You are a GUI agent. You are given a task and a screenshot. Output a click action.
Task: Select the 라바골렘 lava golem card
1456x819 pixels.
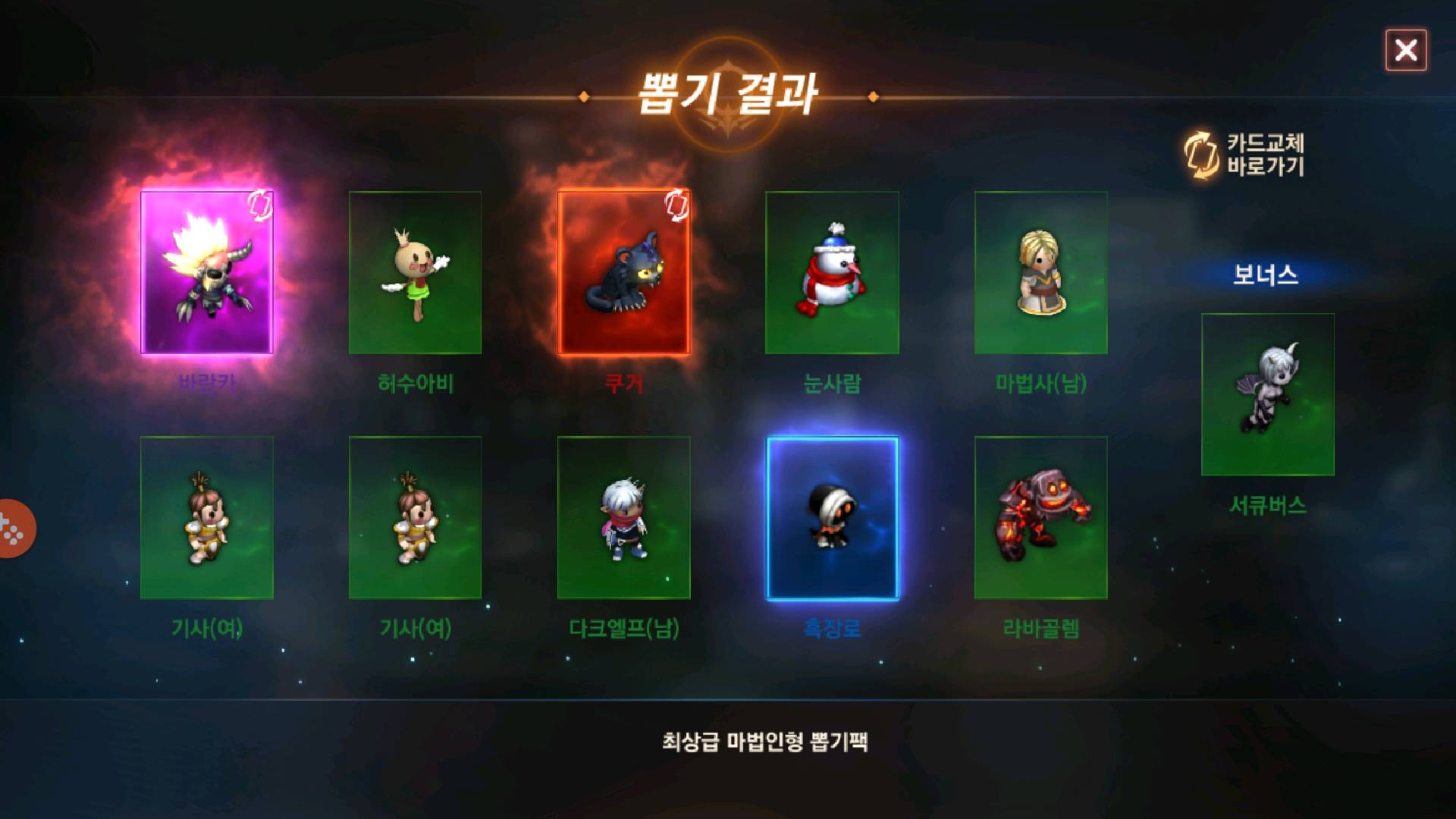coord(1041,519)
